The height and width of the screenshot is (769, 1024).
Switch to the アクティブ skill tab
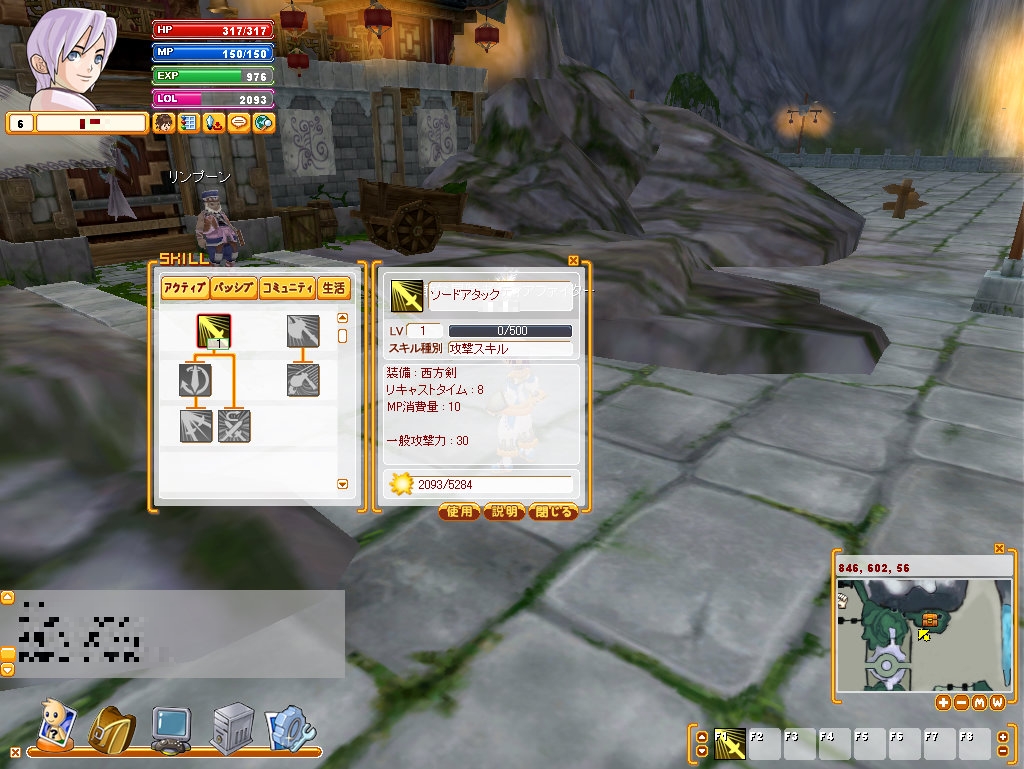click(x=185, y=289)
